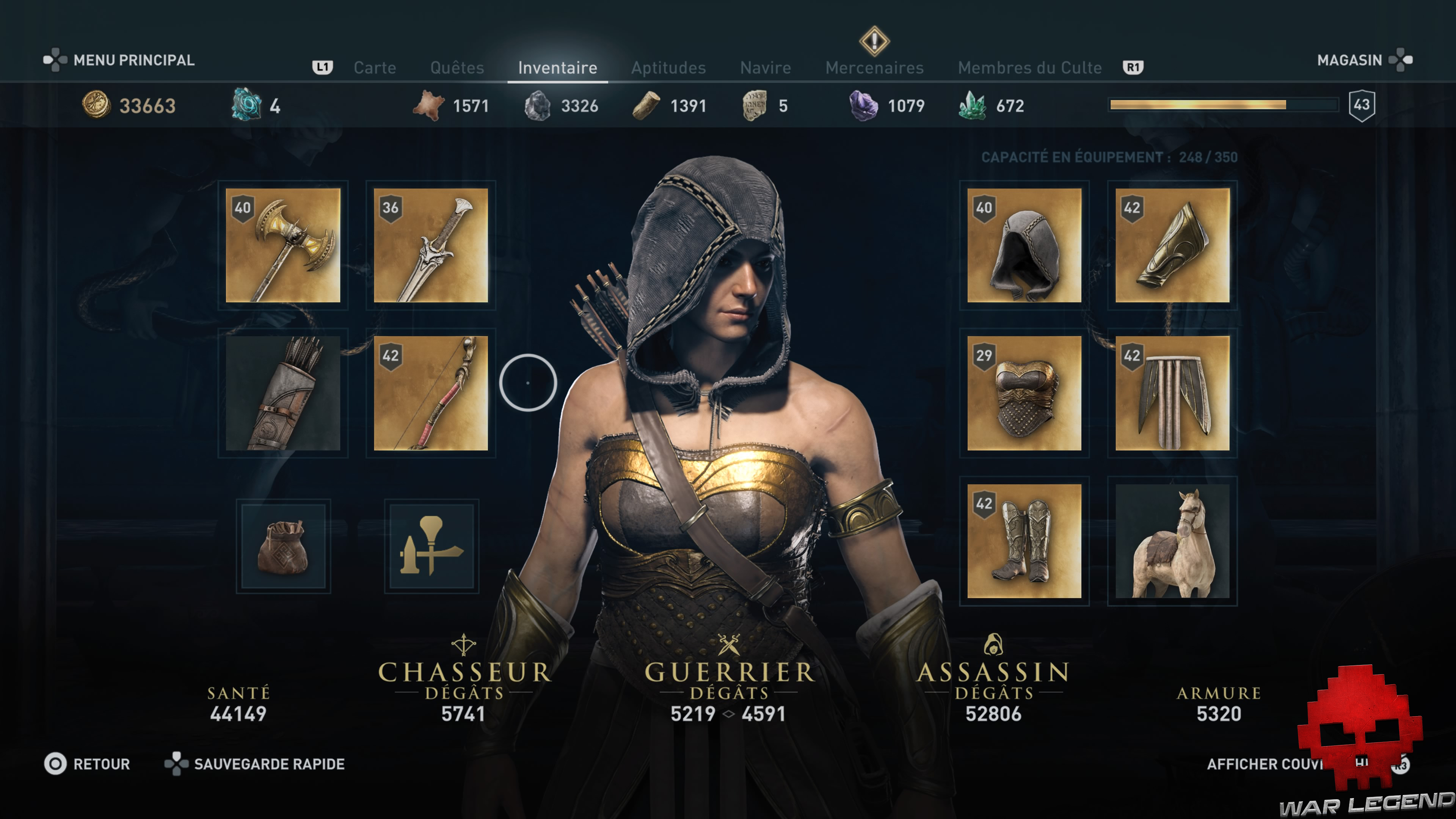Select the level 40 golden axe slot

coord(282,245)
